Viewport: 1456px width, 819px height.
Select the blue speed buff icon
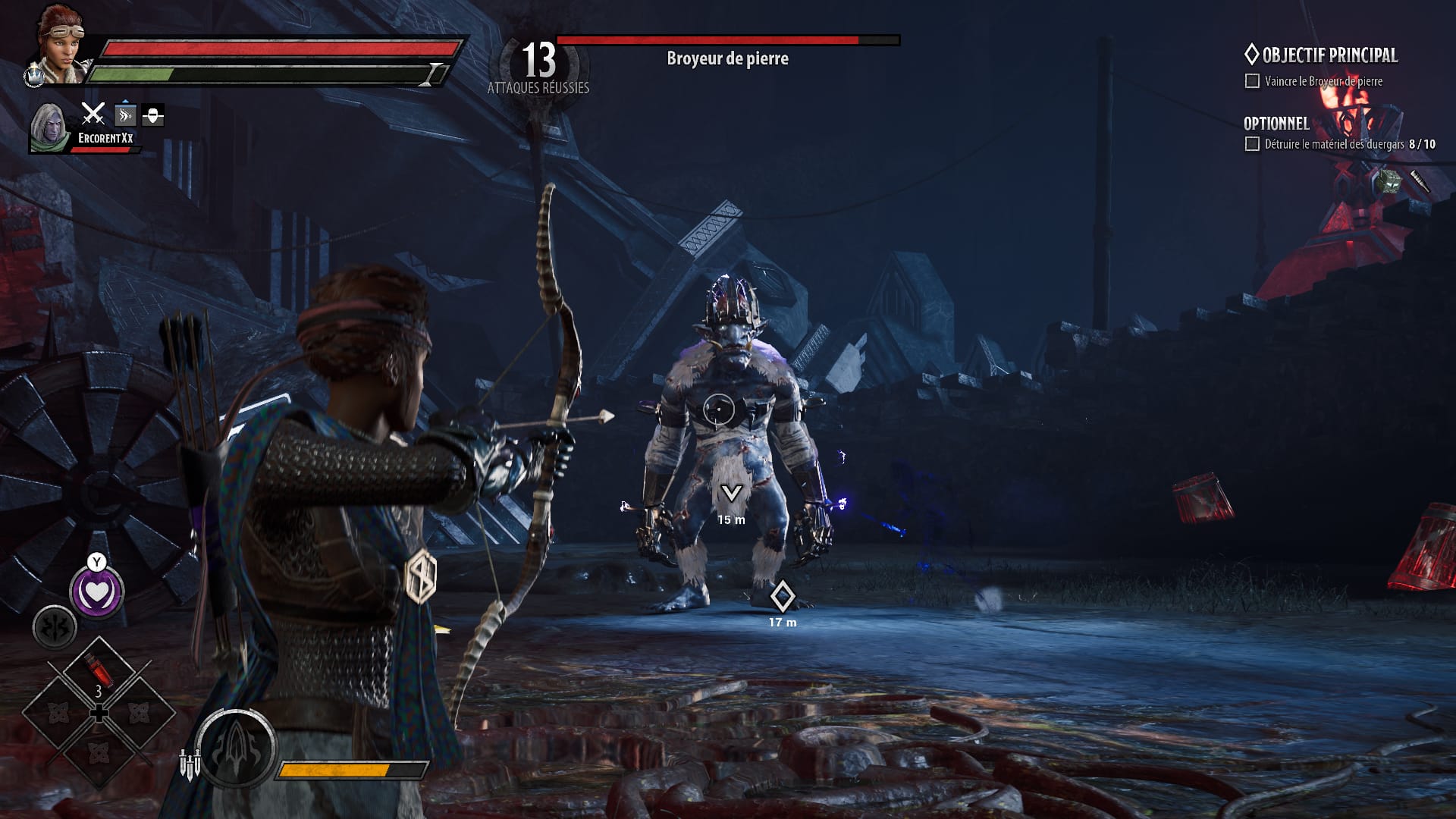click(x=125, y=115)
